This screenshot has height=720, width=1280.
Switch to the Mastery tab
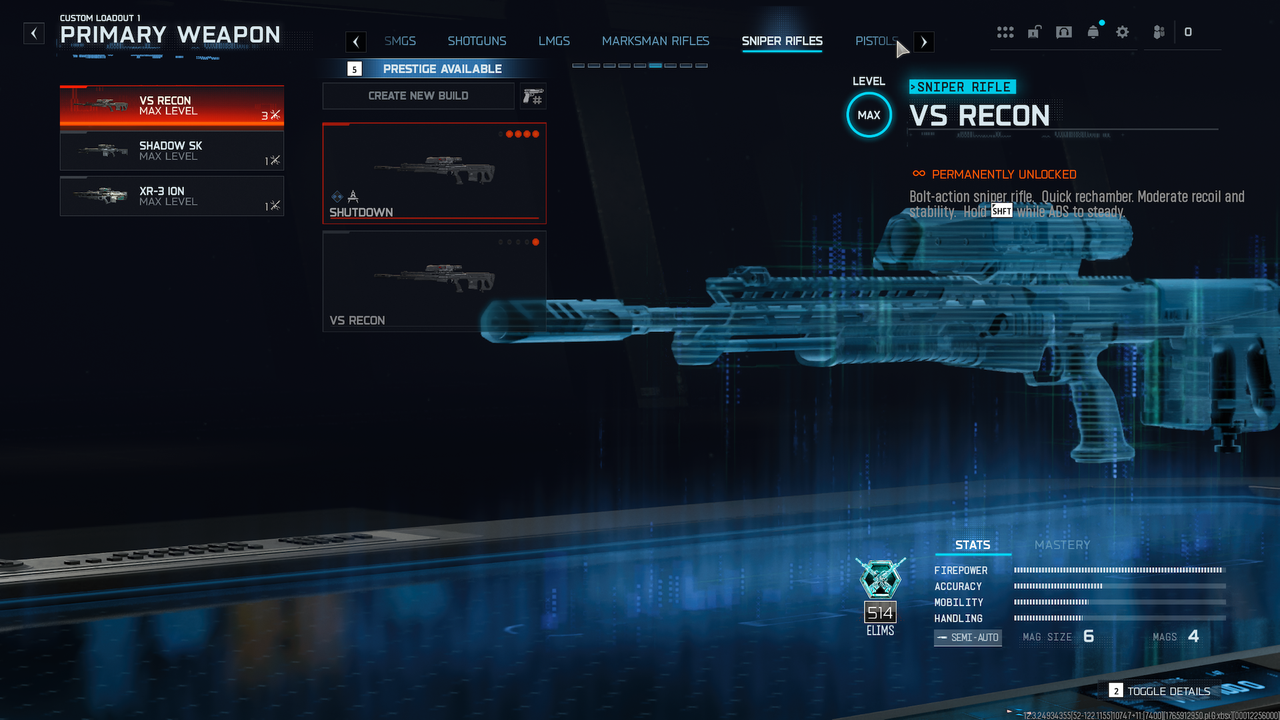pos(1062,545)
